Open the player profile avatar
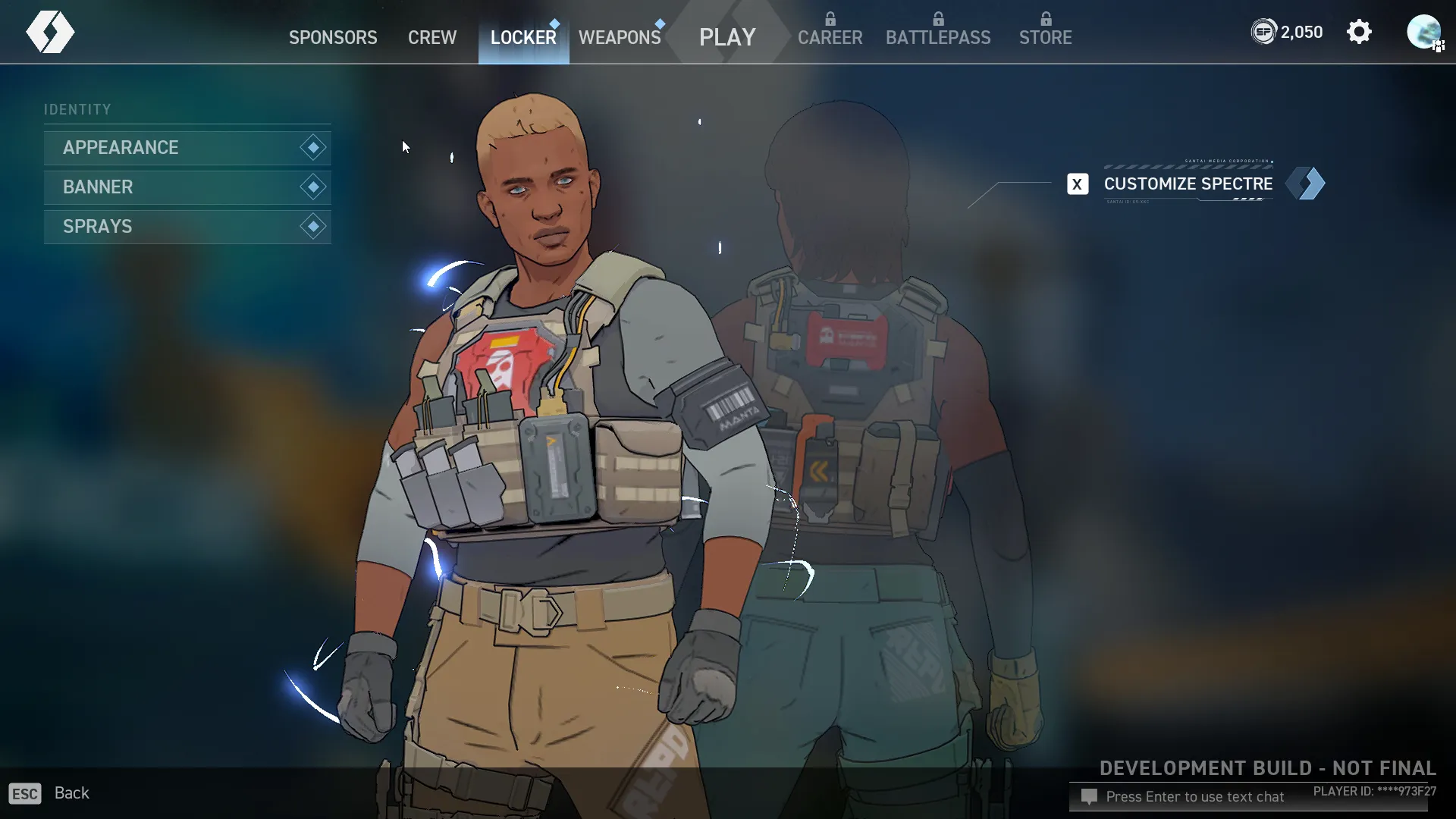1456x819 pixels. (1423, 32)
